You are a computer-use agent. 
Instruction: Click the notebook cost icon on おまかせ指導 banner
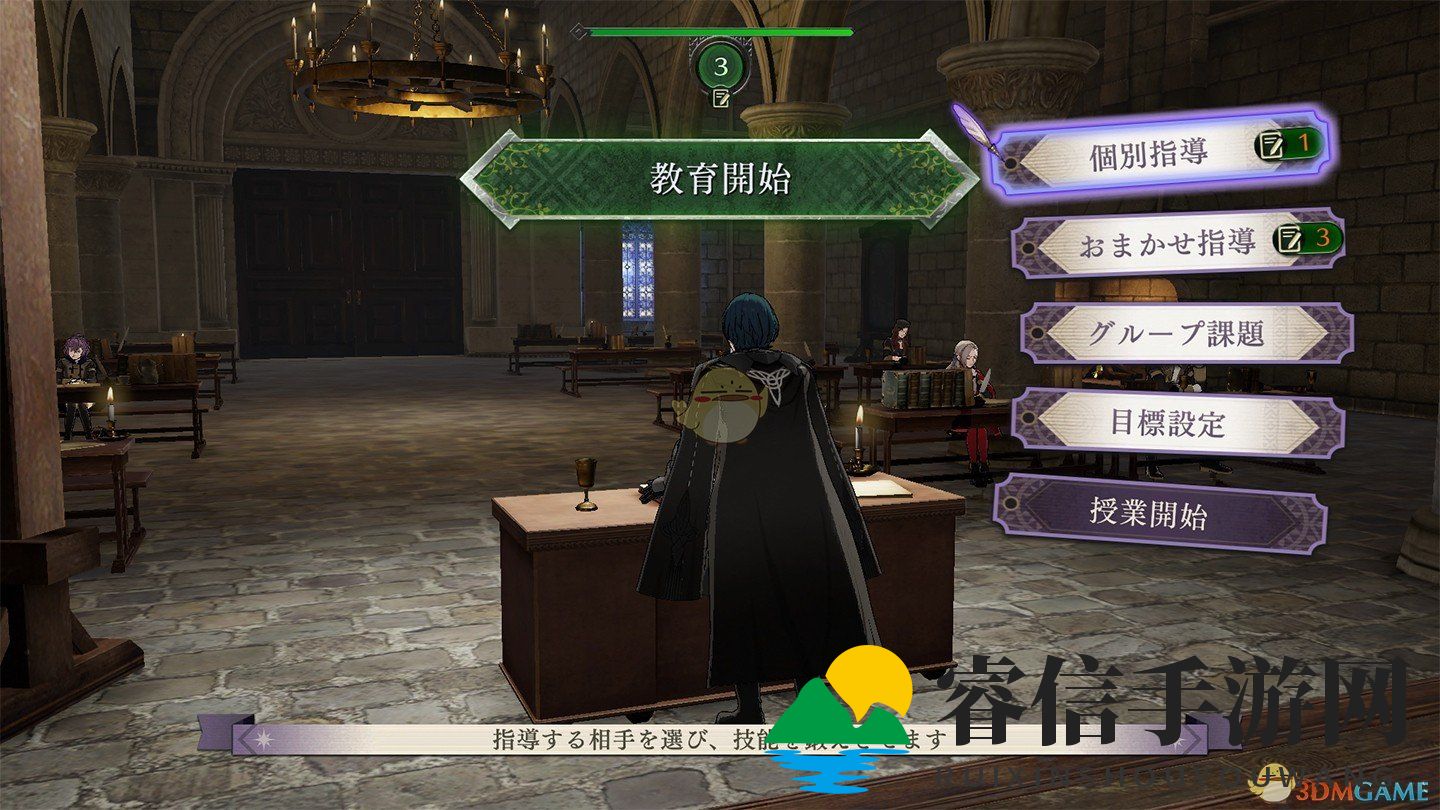[1287, 239]
